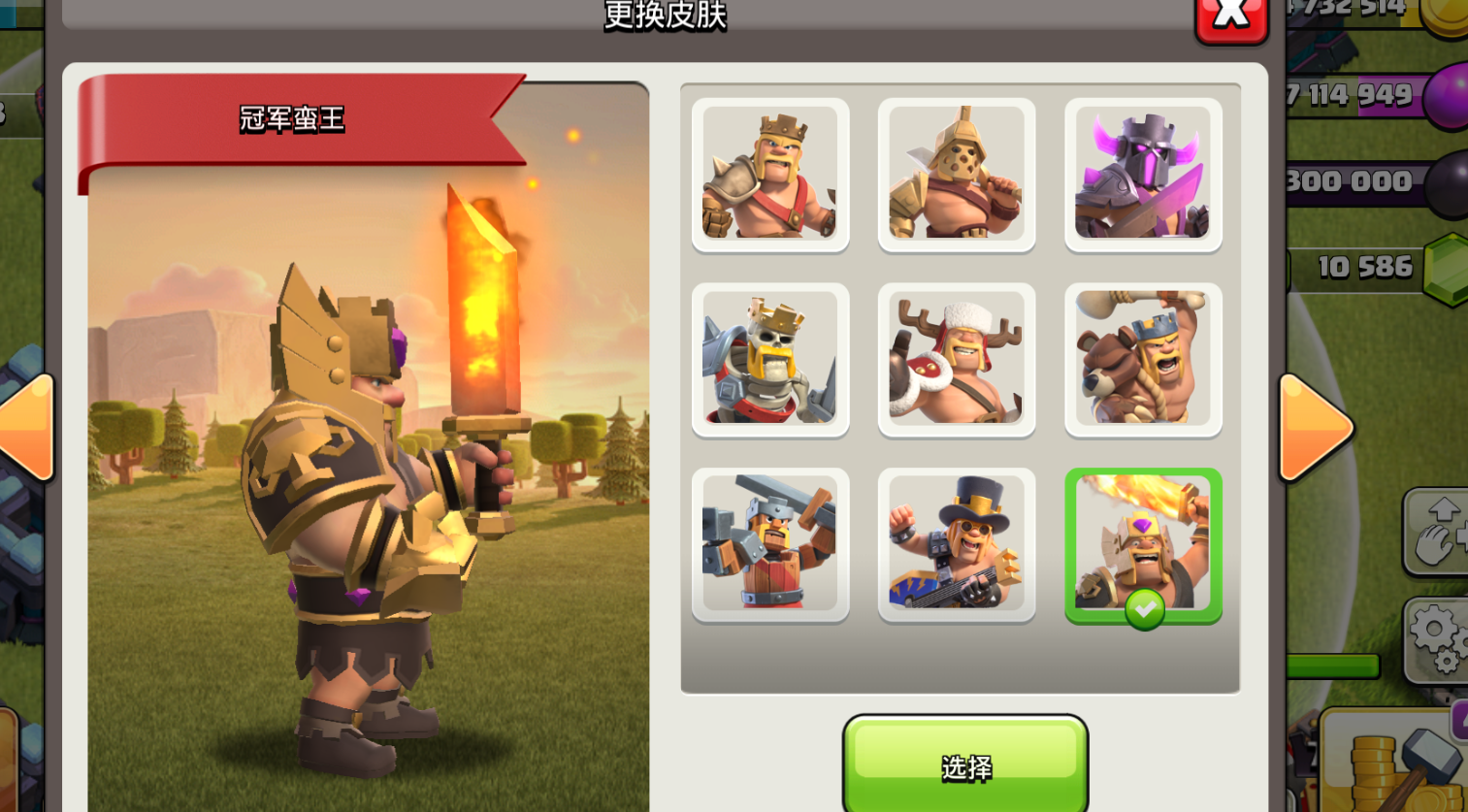Image resolution: width=1468 pixels, height=812 pixels.
Task: Close the skin change window
Action: 1231,16
